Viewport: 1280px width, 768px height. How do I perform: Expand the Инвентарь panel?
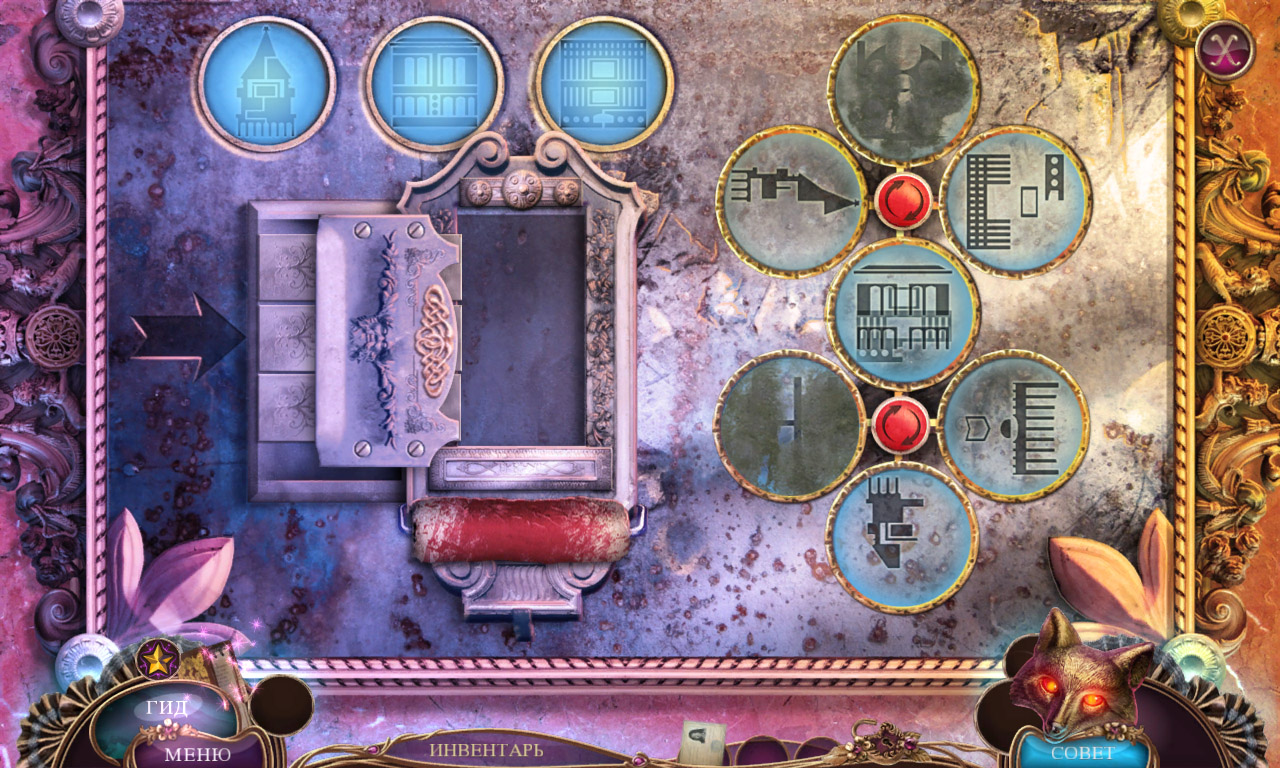coord(487,748)
